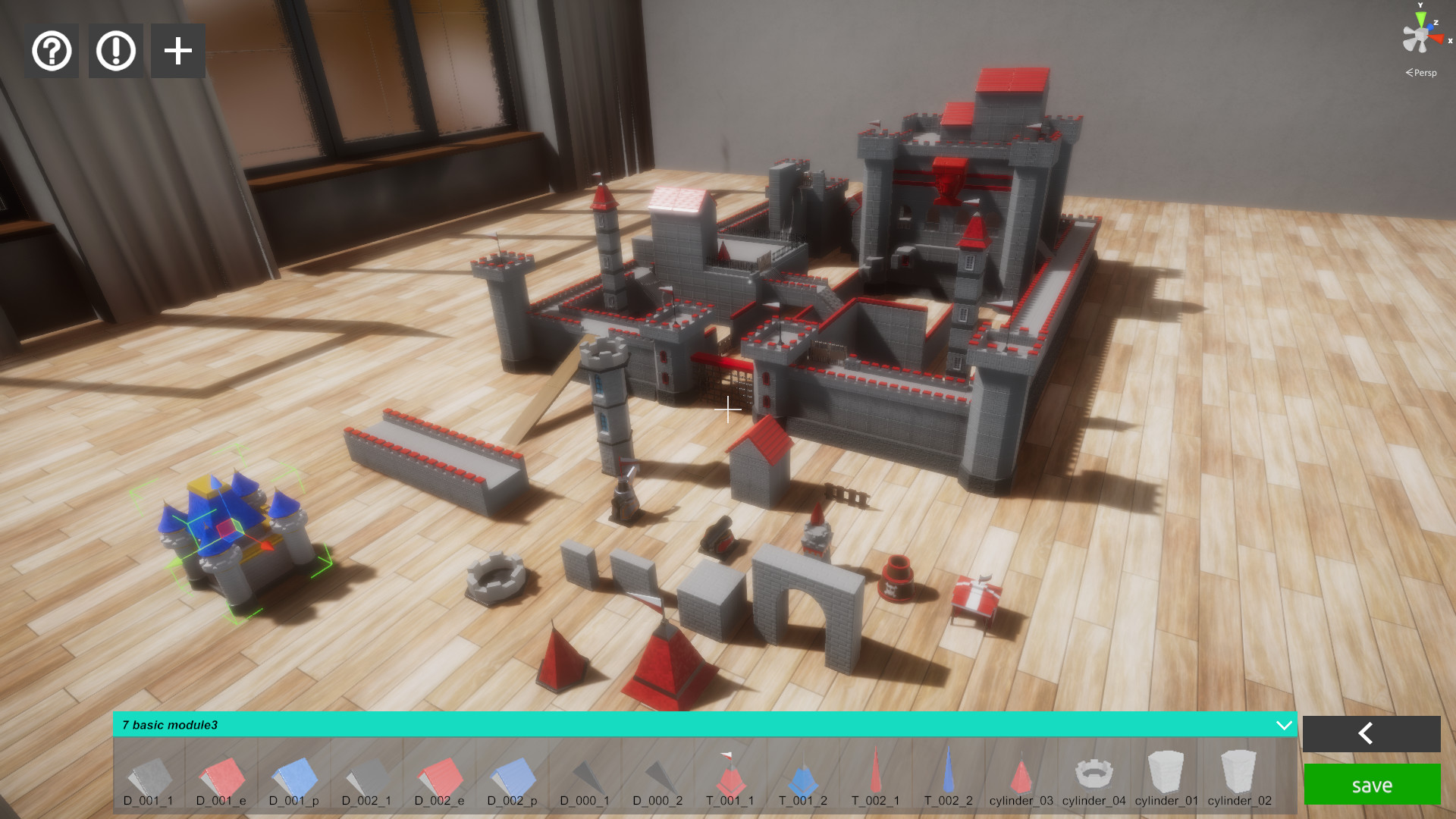Select the T_001_1 flagged tower top
1456x819 pixels.
click(x=730, y=773)
